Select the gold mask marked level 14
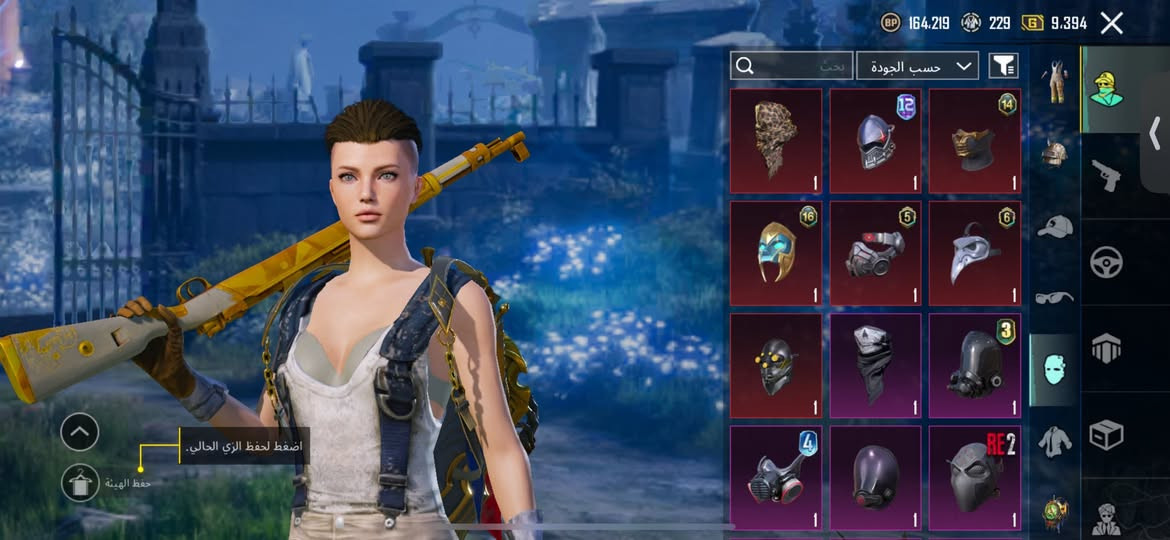The image size is (1170, 540). [975, 140]
